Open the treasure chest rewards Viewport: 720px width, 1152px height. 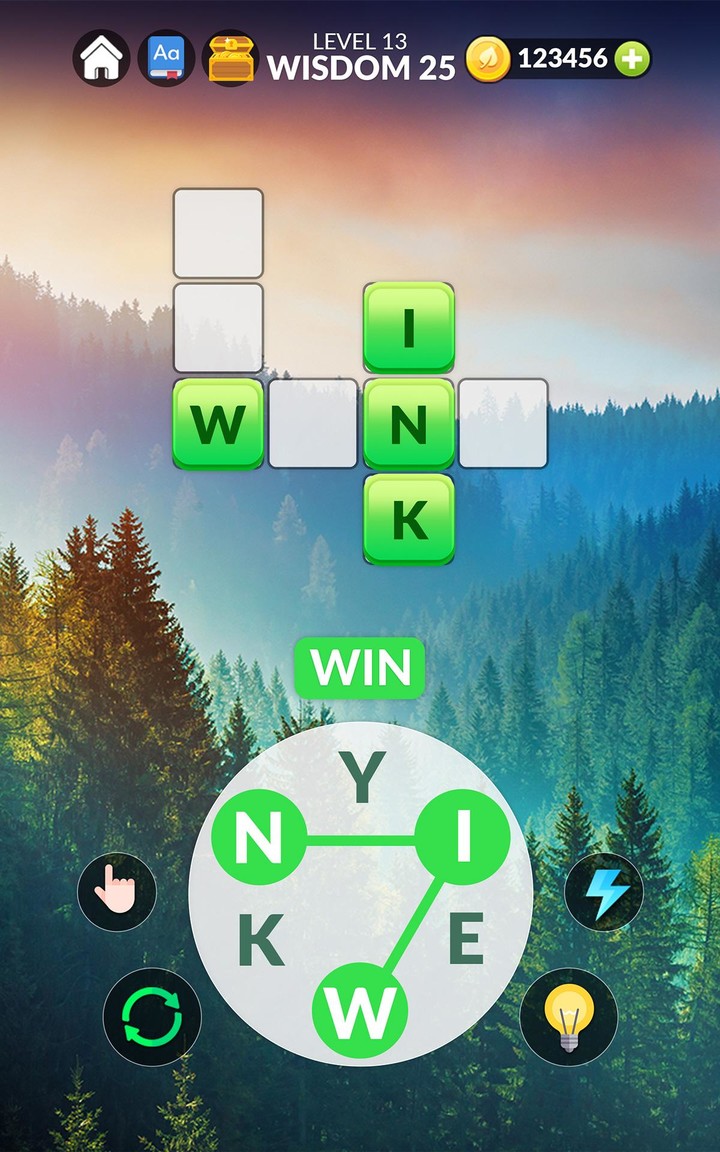231,59
